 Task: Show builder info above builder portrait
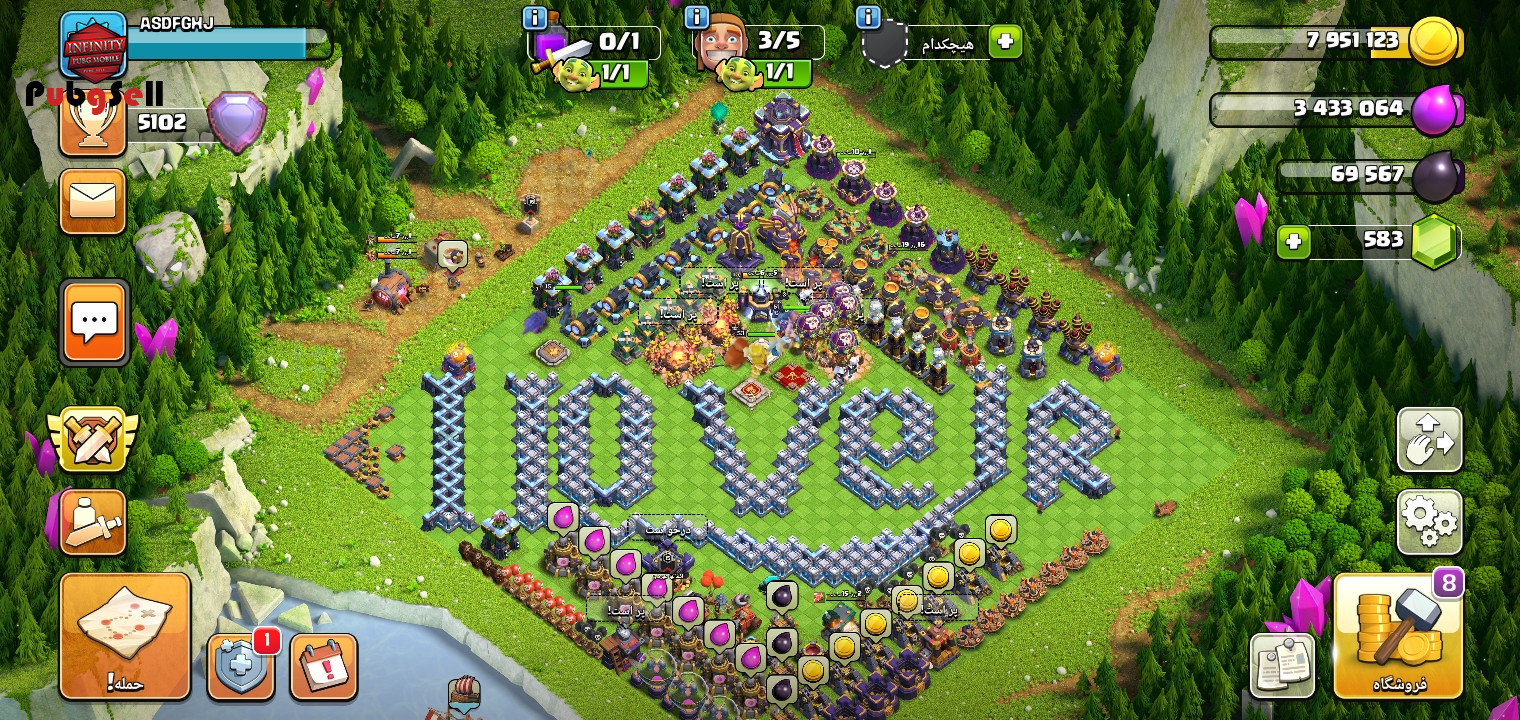click(697, 18)
